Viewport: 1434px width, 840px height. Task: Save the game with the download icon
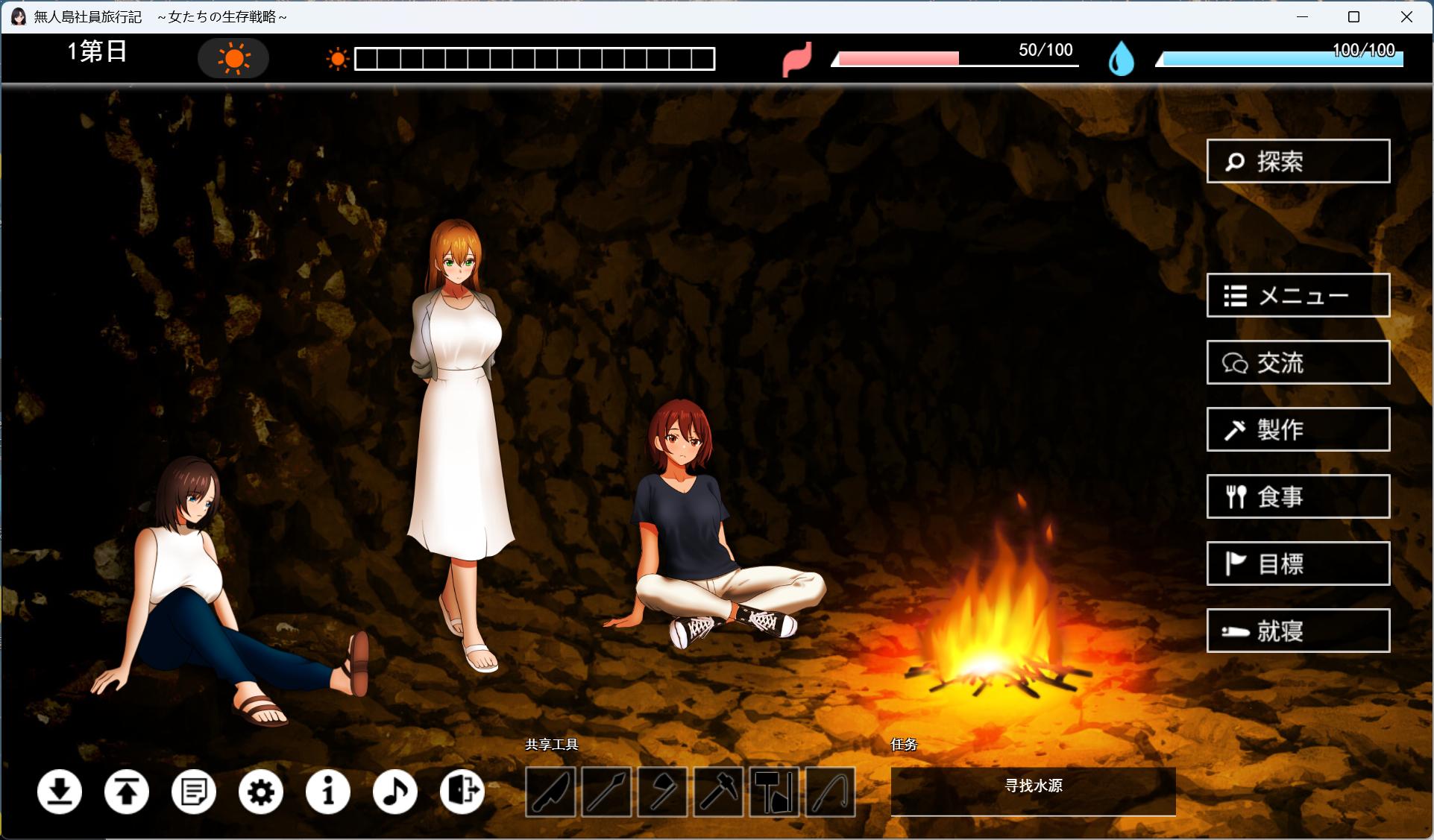(60, 792)
